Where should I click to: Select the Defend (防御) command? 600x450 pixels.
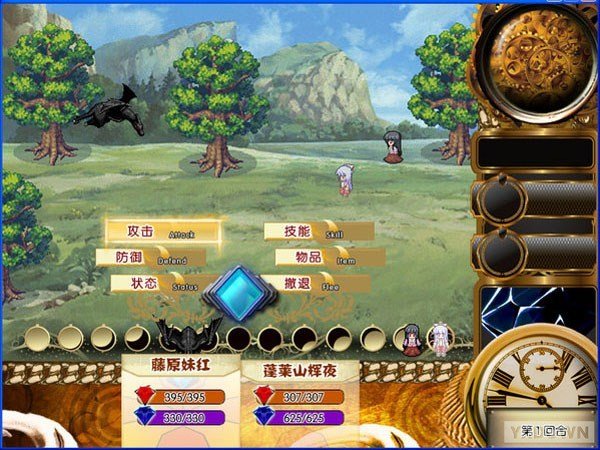click(152, 258)
